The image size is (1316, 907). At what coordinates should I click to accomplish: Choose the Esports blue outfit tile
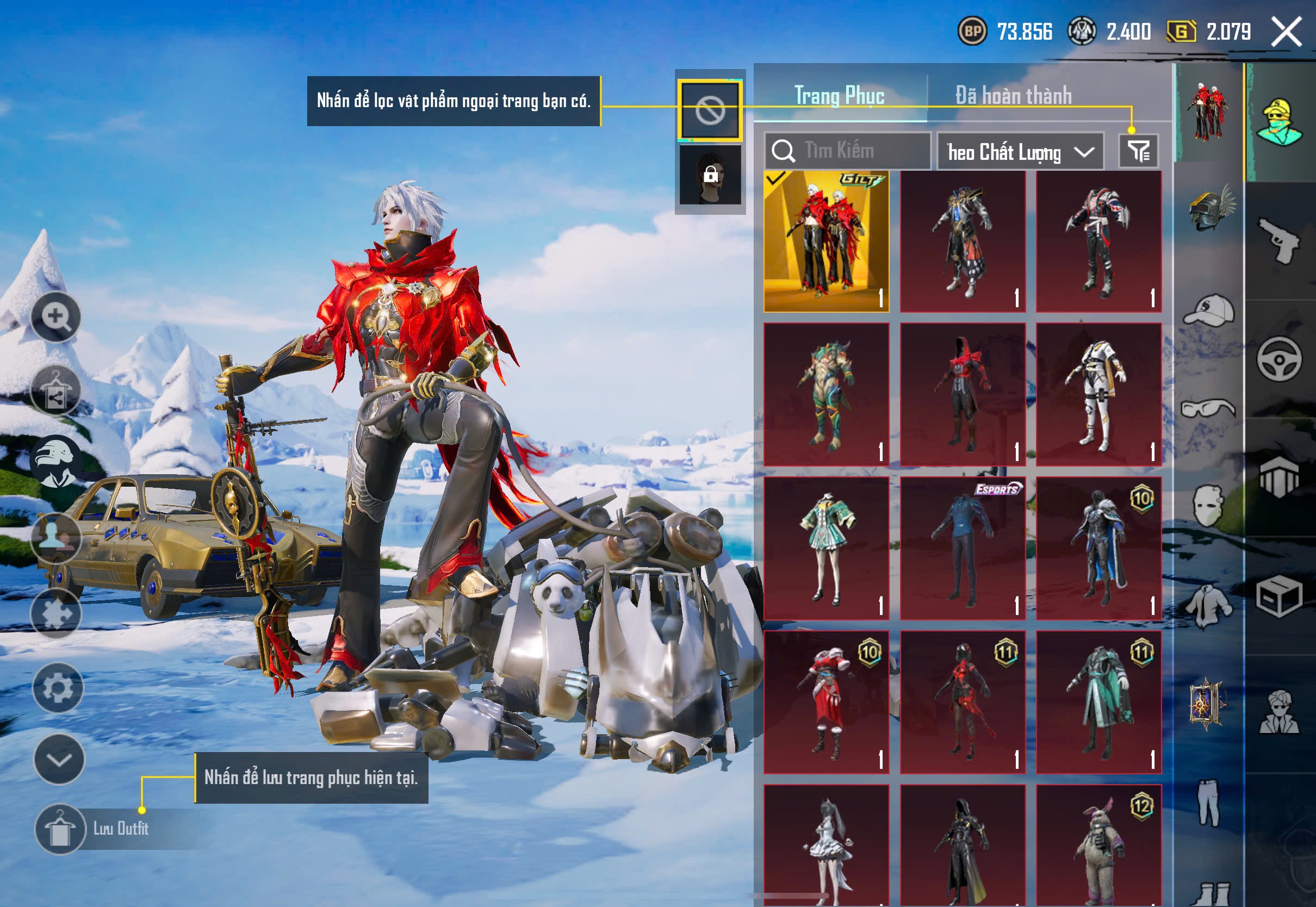[963, 549]
